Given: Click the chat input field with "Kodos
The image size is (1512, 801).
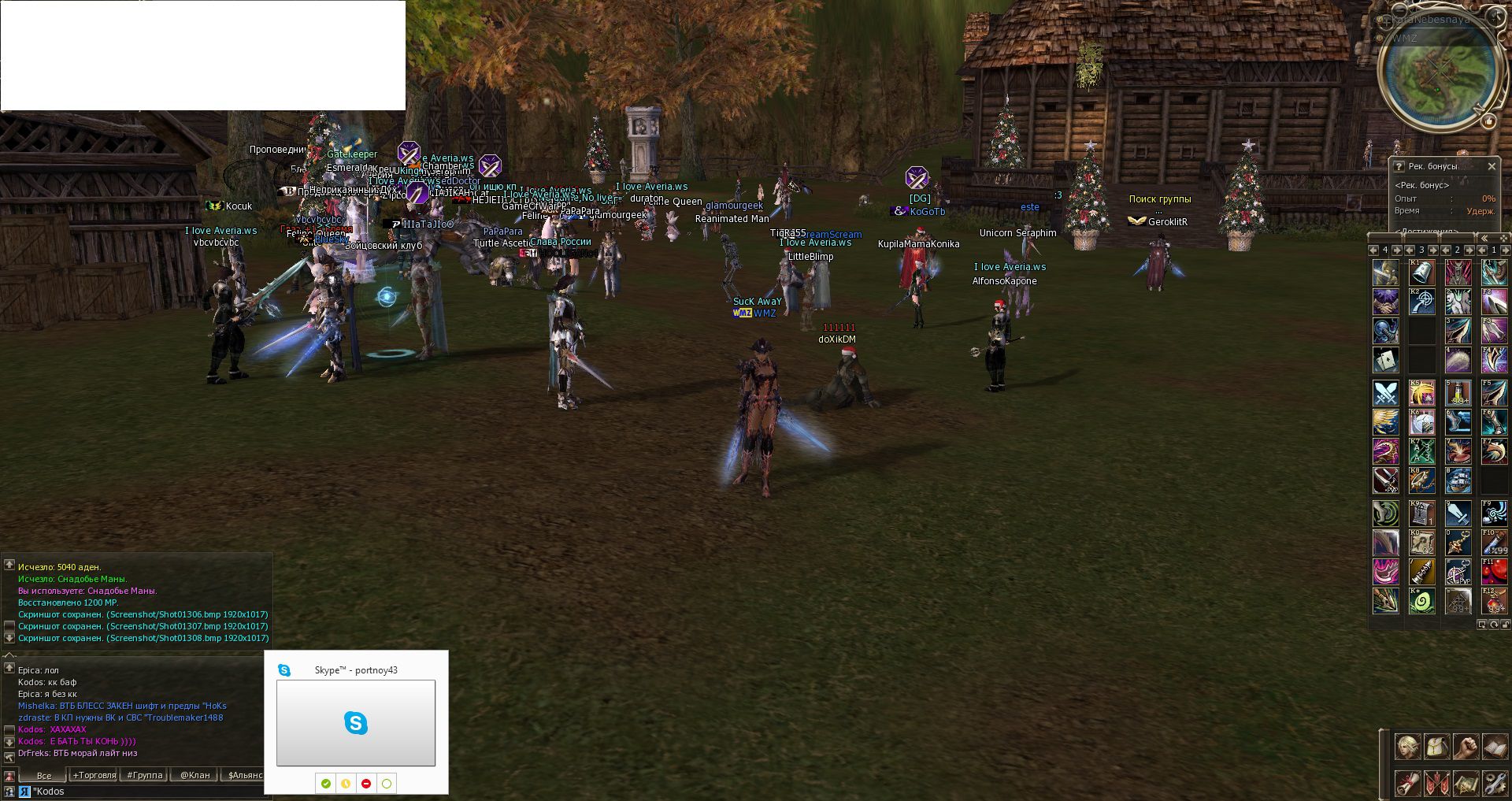Looking at the screenshot, I should click(x=142, y=792).
